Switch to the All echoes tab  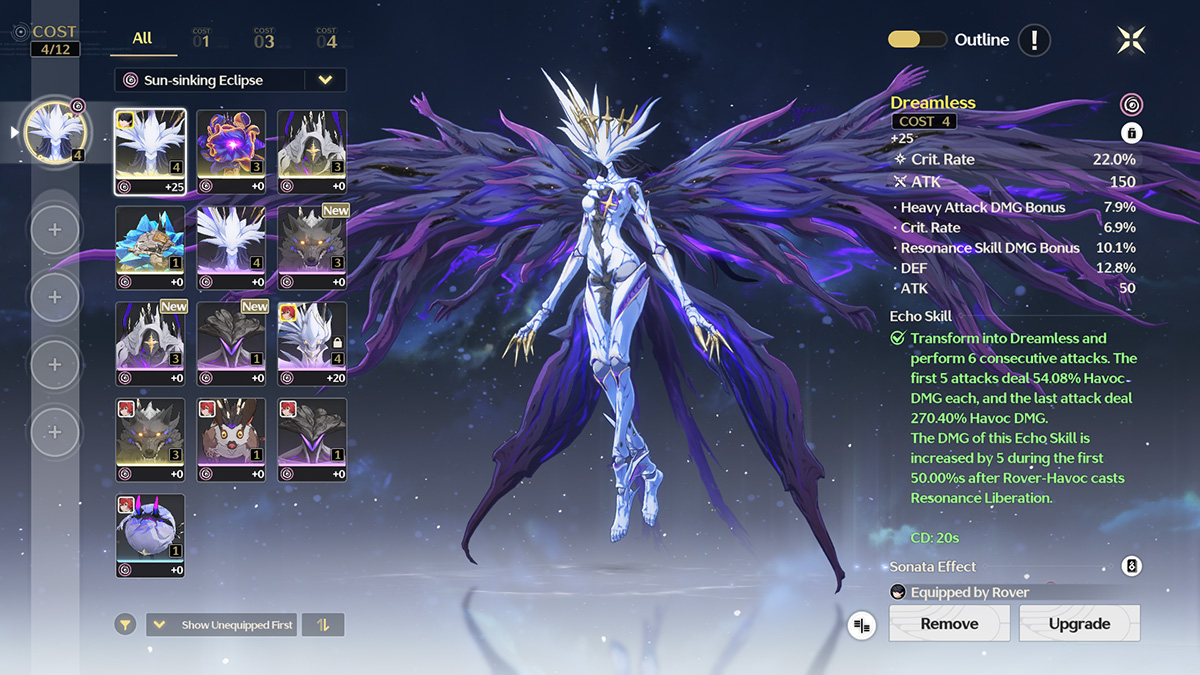pos(142,38)
